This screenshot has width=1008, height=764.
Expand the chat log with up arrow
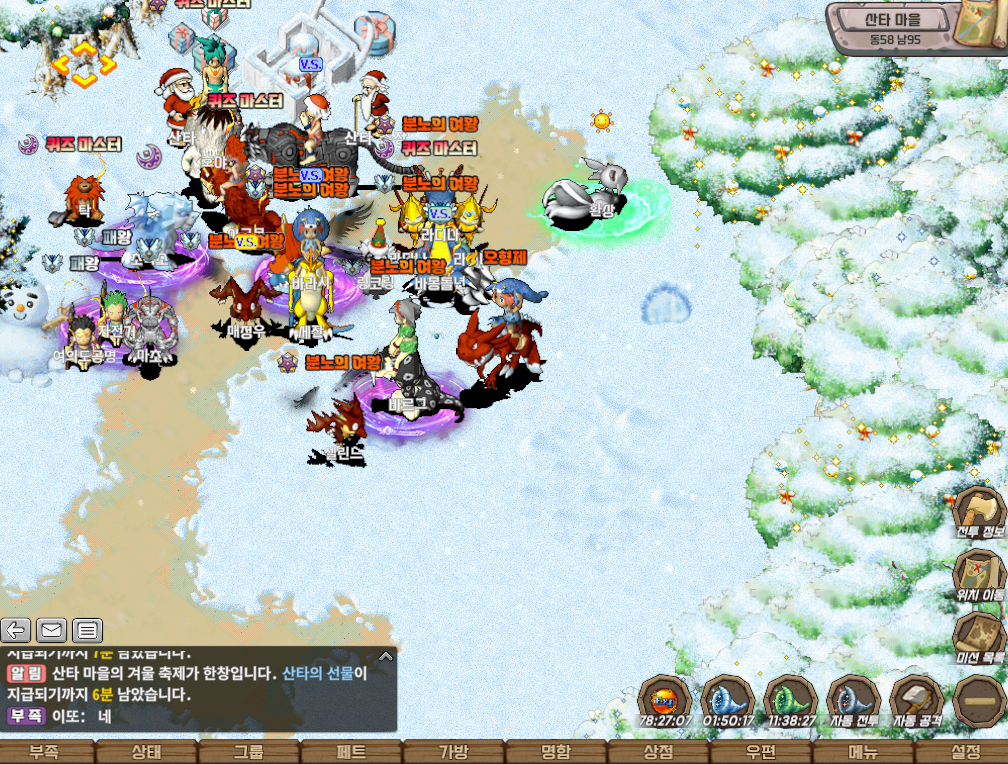386,657
